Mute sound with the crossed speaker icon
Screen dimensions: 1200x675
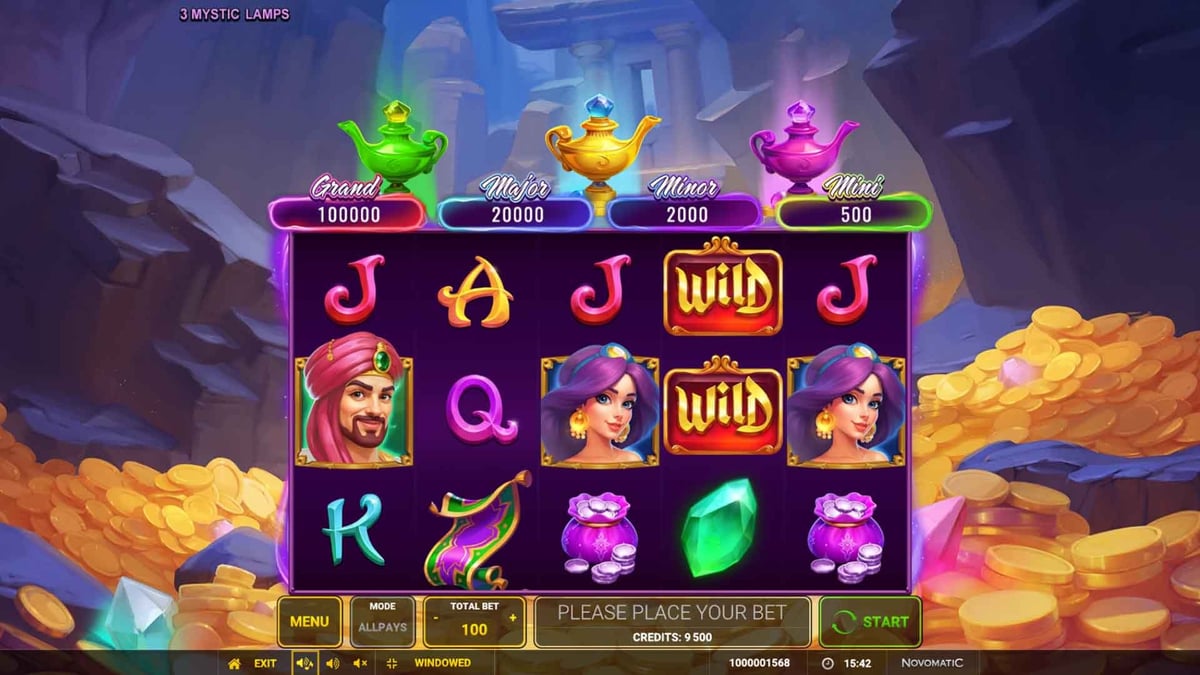[360, 663]
